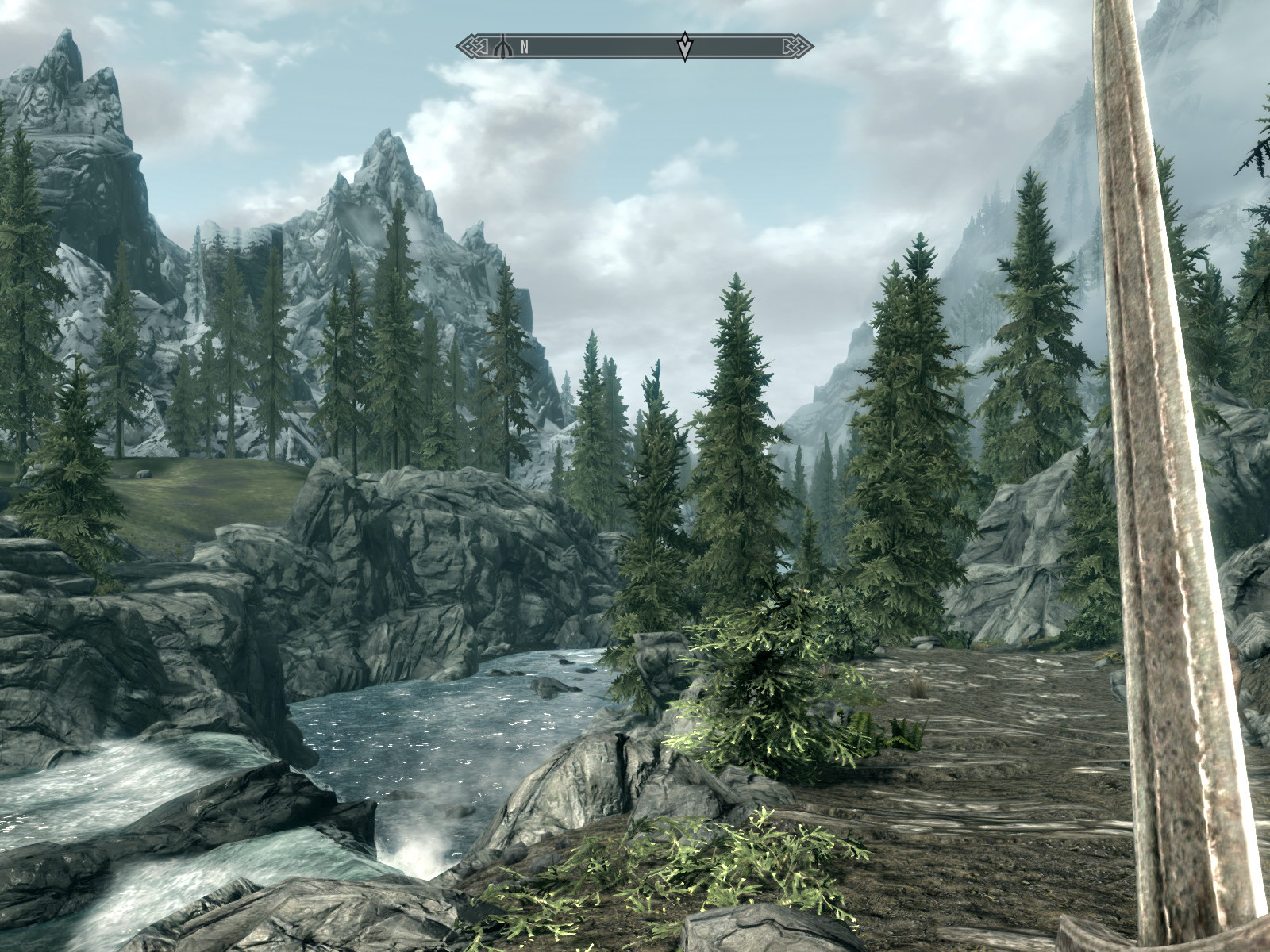Select the quest arrow marker on the compass
The image size is (1270, 952).
684,47
